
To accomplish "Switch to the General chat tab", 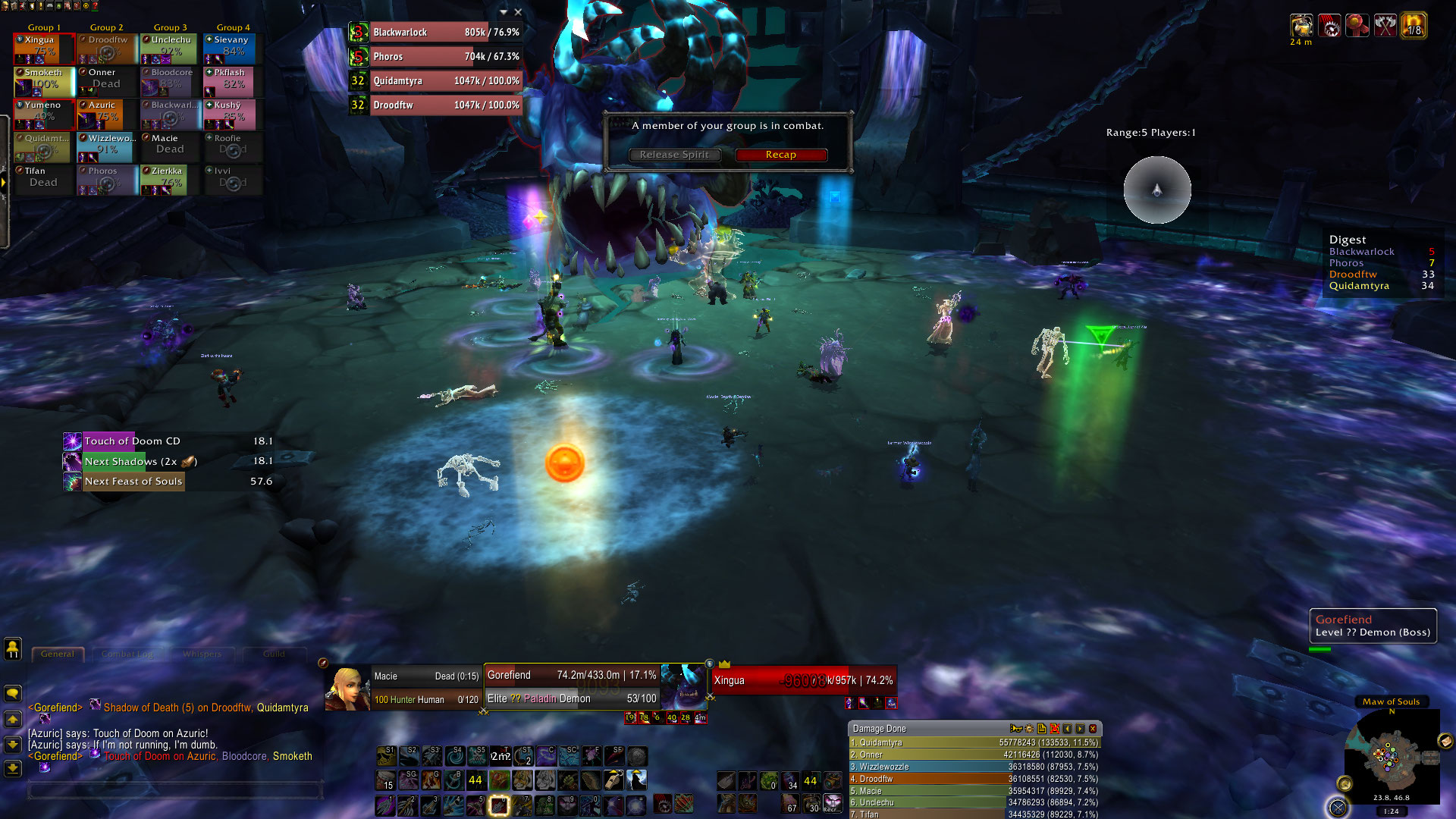I will point(58,654).
